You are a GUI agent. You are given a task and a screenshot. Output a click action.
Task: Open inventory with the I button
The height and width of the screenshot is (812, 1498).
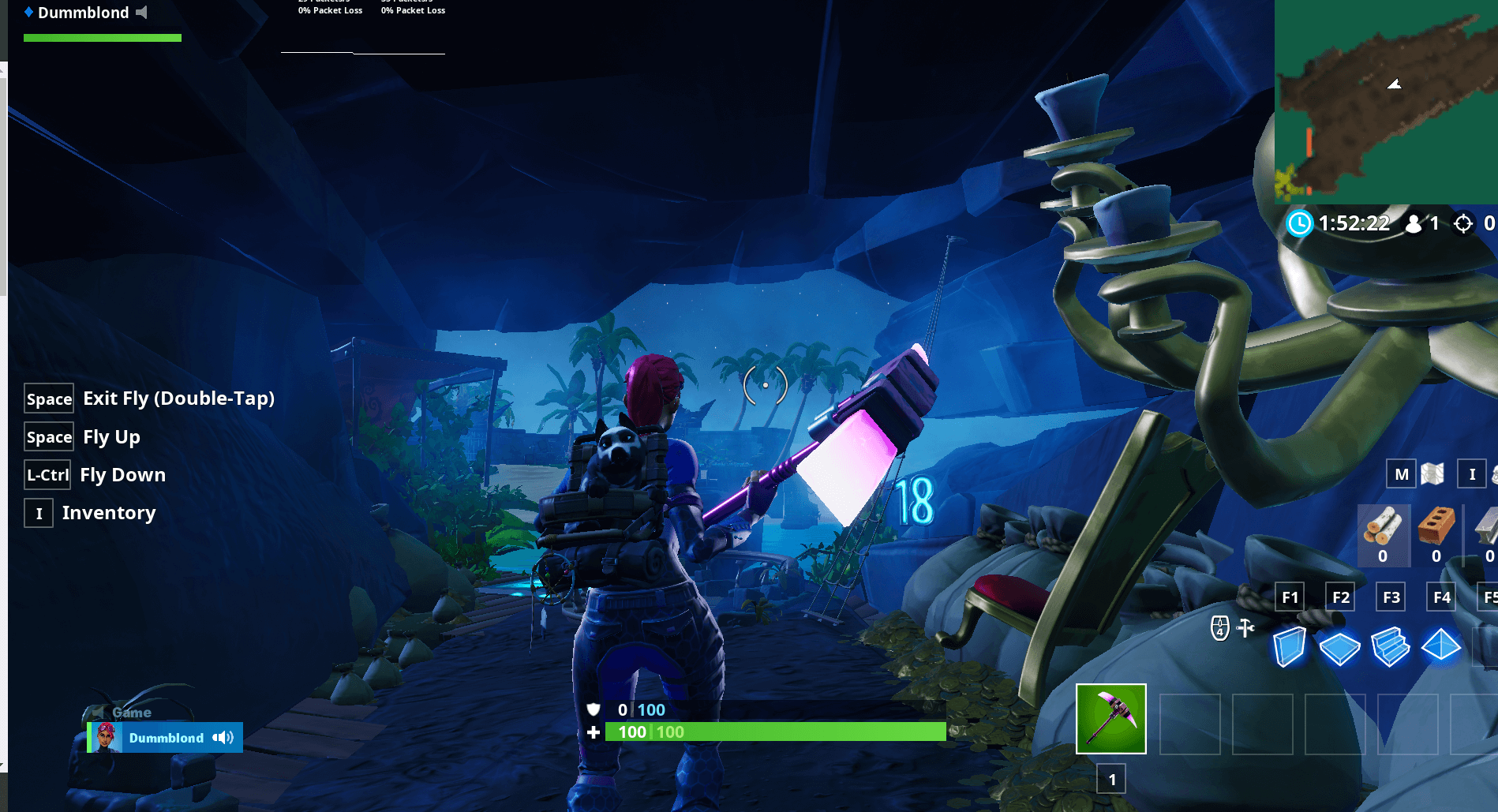(x=1472, y=474)
